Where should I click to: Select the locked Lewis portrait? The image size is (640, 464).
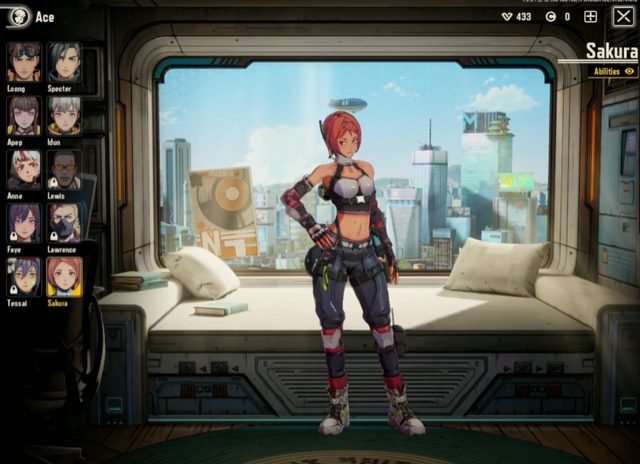pyautogui.click(x=65, y=169)
